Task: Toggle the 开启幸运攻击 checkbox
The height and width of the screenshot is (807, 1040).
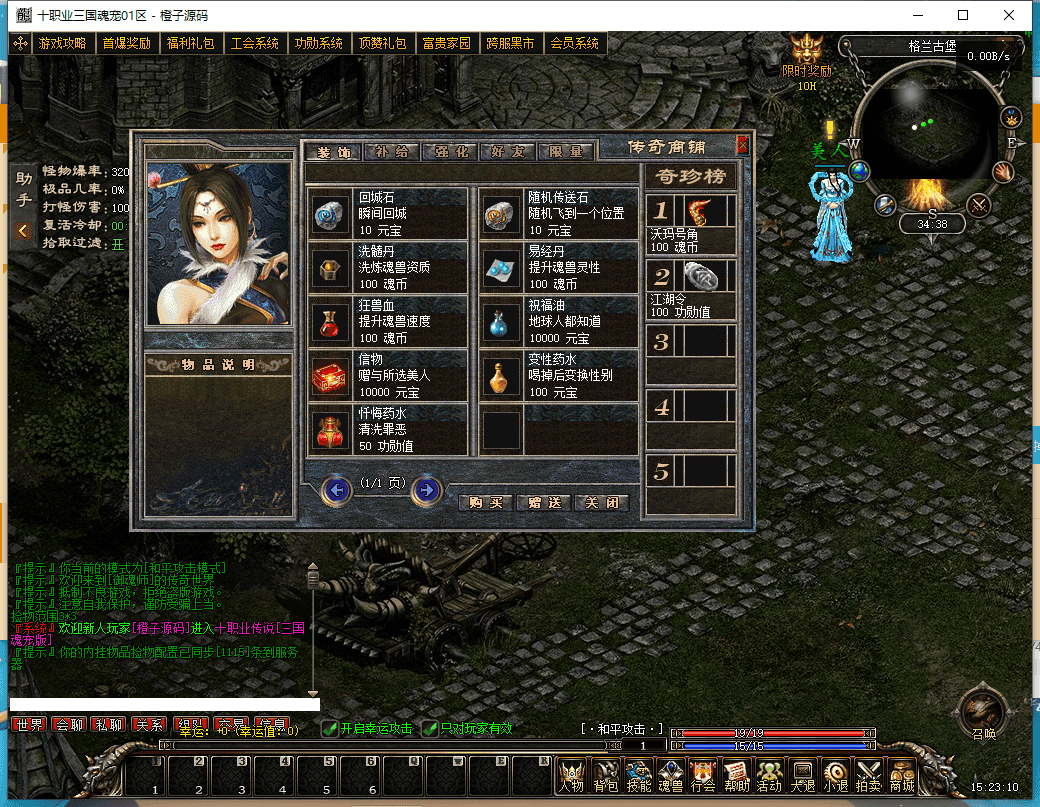Action: [x=329, y=729]
